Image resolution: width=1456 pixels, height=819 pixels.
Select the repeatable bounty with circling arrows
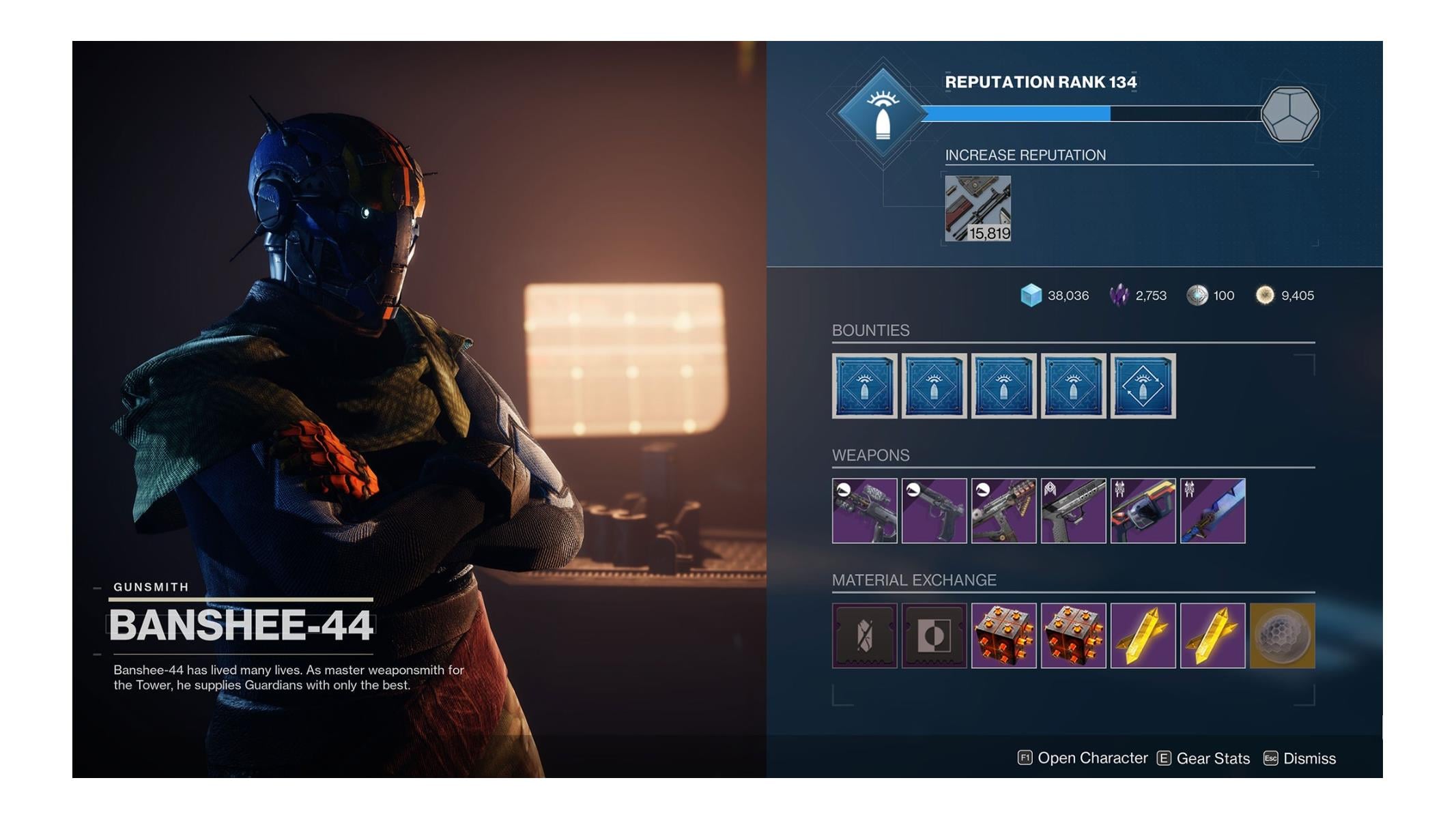(x=1143, y=386)
